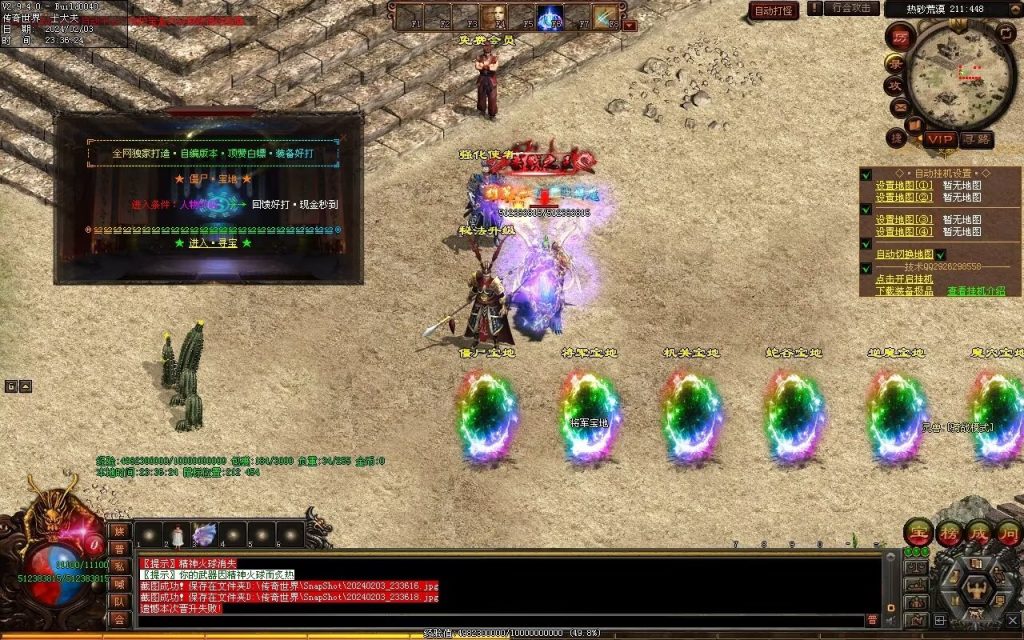Open the 查看挂机介绍 link
The image size is (1024, 640).
[x=976, y=291]
